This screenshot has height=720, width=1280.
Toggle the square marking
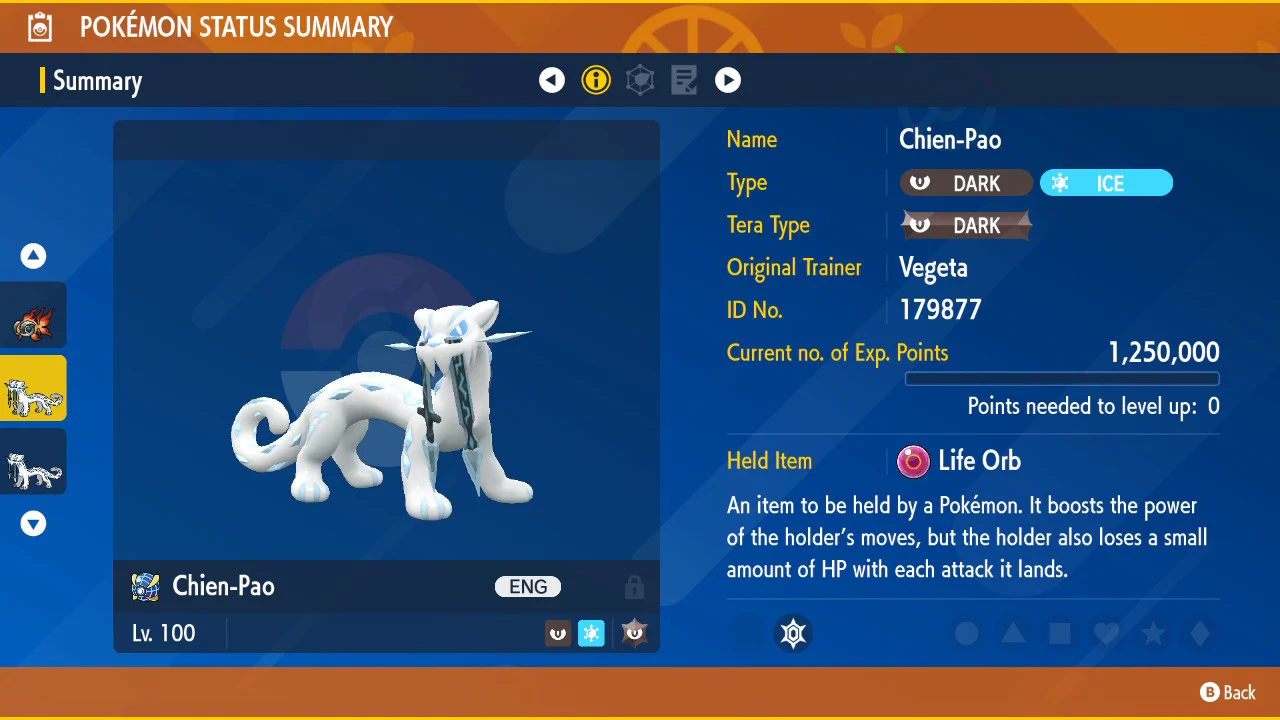pos(1060,633)
